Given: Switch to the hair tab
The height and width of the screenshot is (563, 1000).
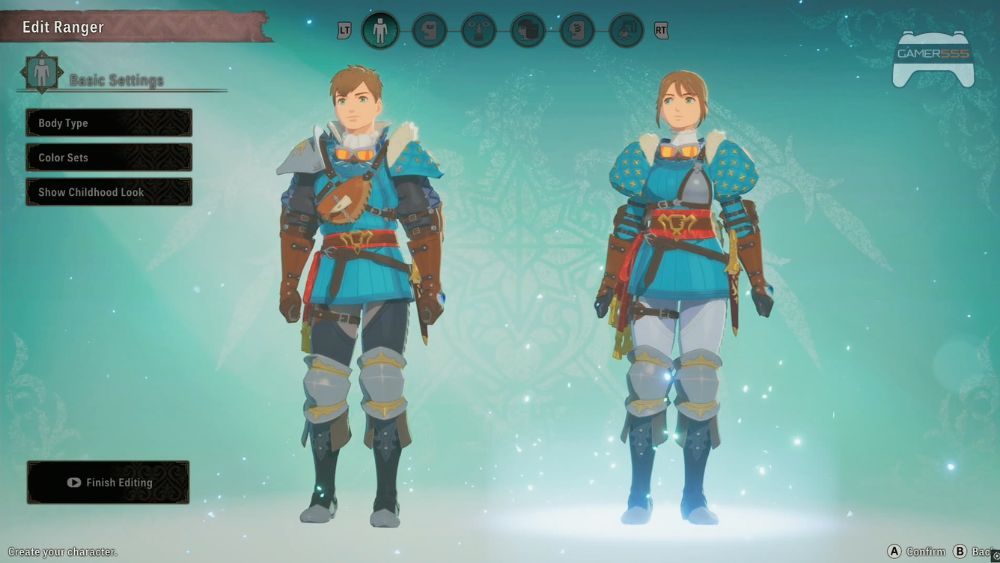Looking at the screenshot, I should coord(528,30).
